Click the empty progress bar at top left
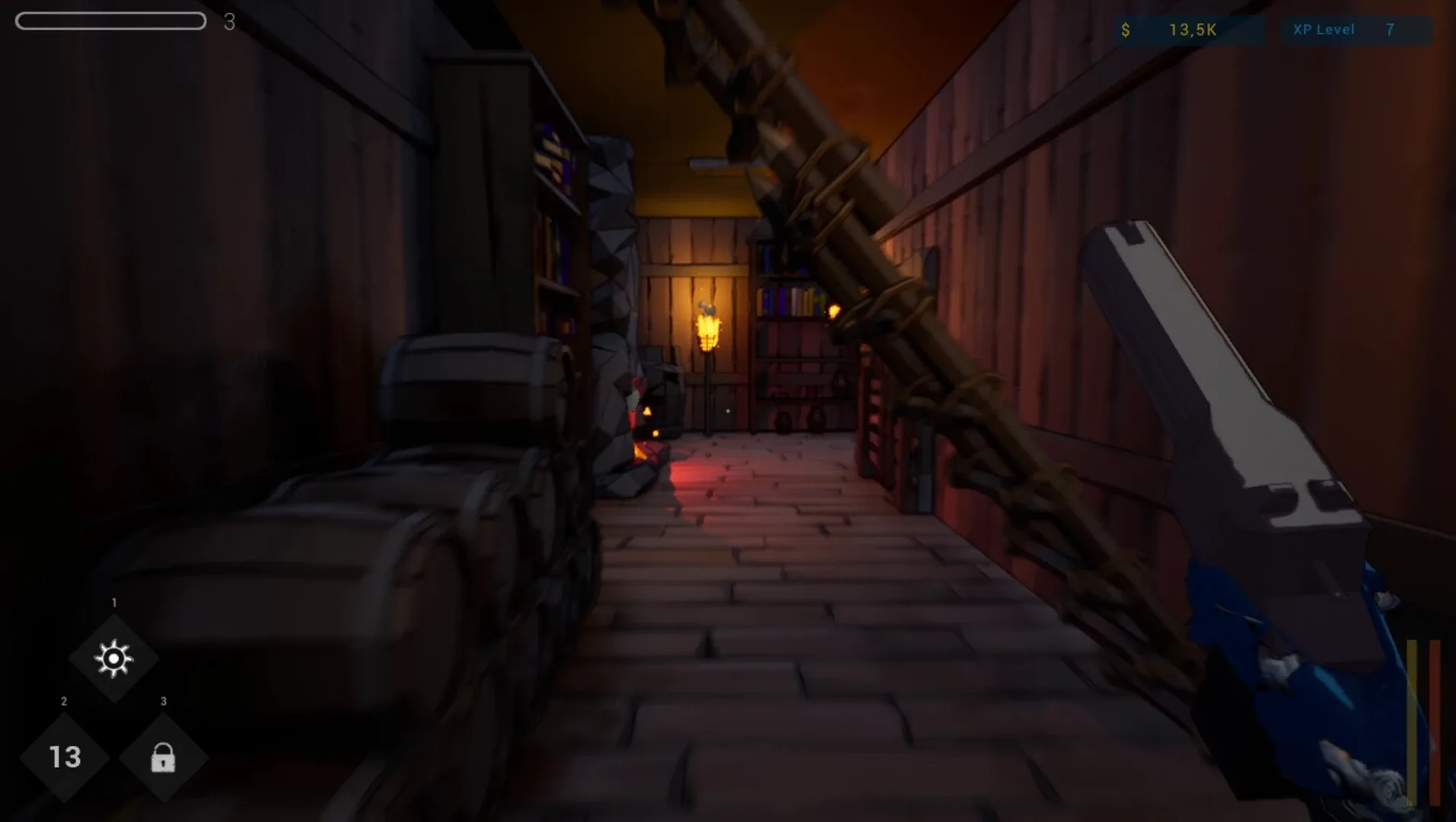Viewport: 1456px width, 822px height. (110, 21)
